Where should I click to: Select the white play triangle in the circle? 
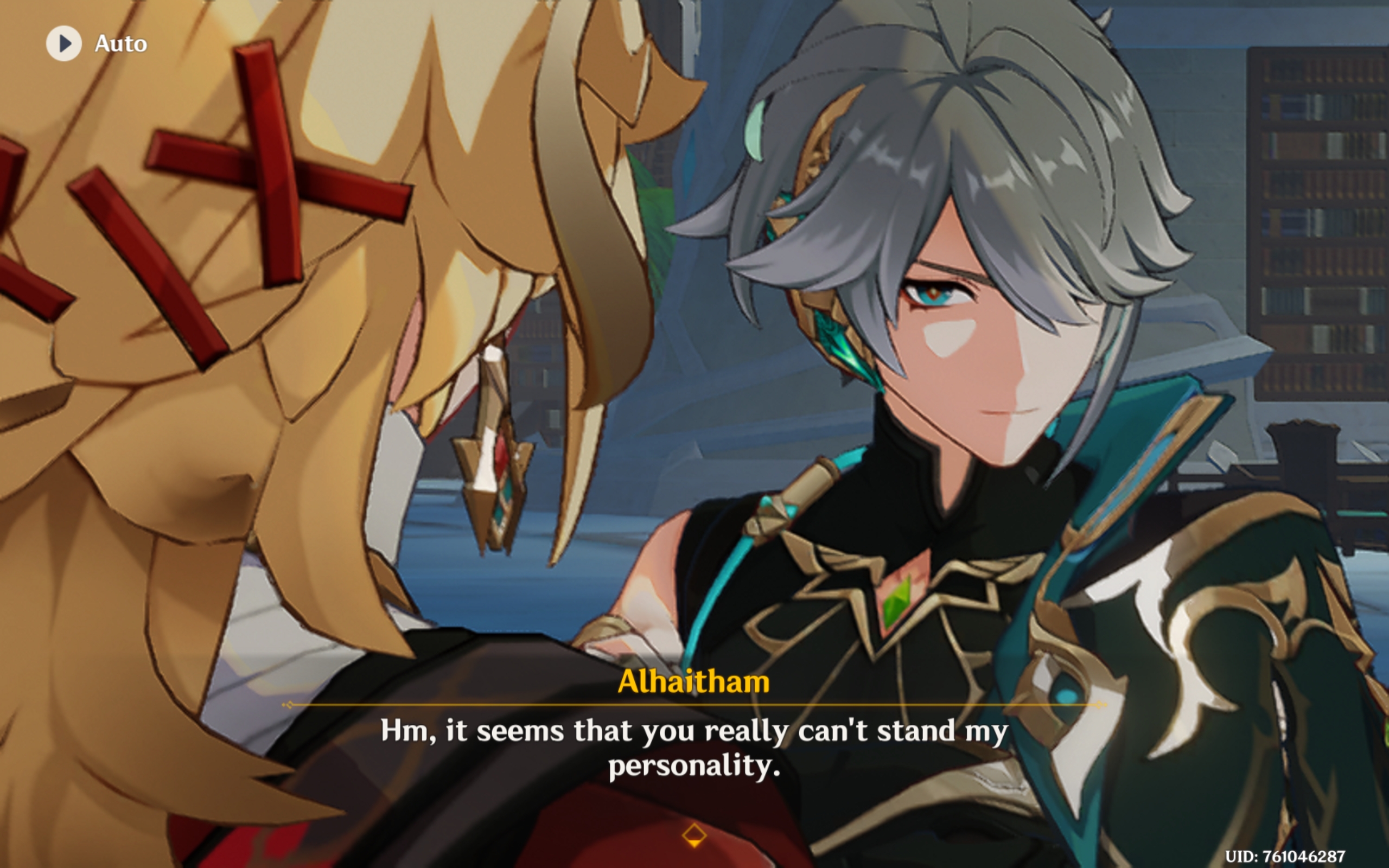tap(65, 43)
